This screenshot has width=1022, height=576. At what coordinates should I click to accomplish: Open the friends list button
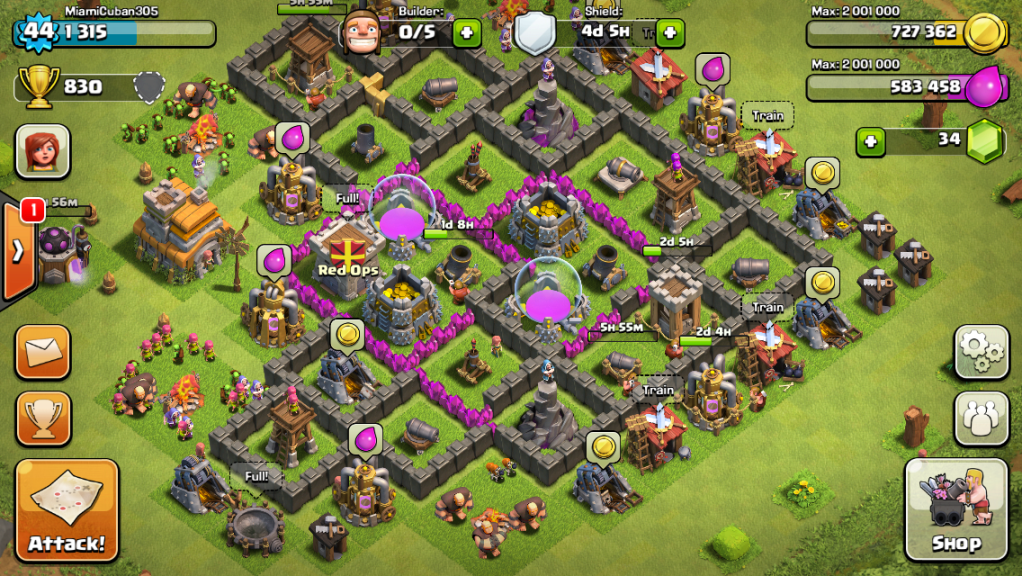click(x=981, y=417)
